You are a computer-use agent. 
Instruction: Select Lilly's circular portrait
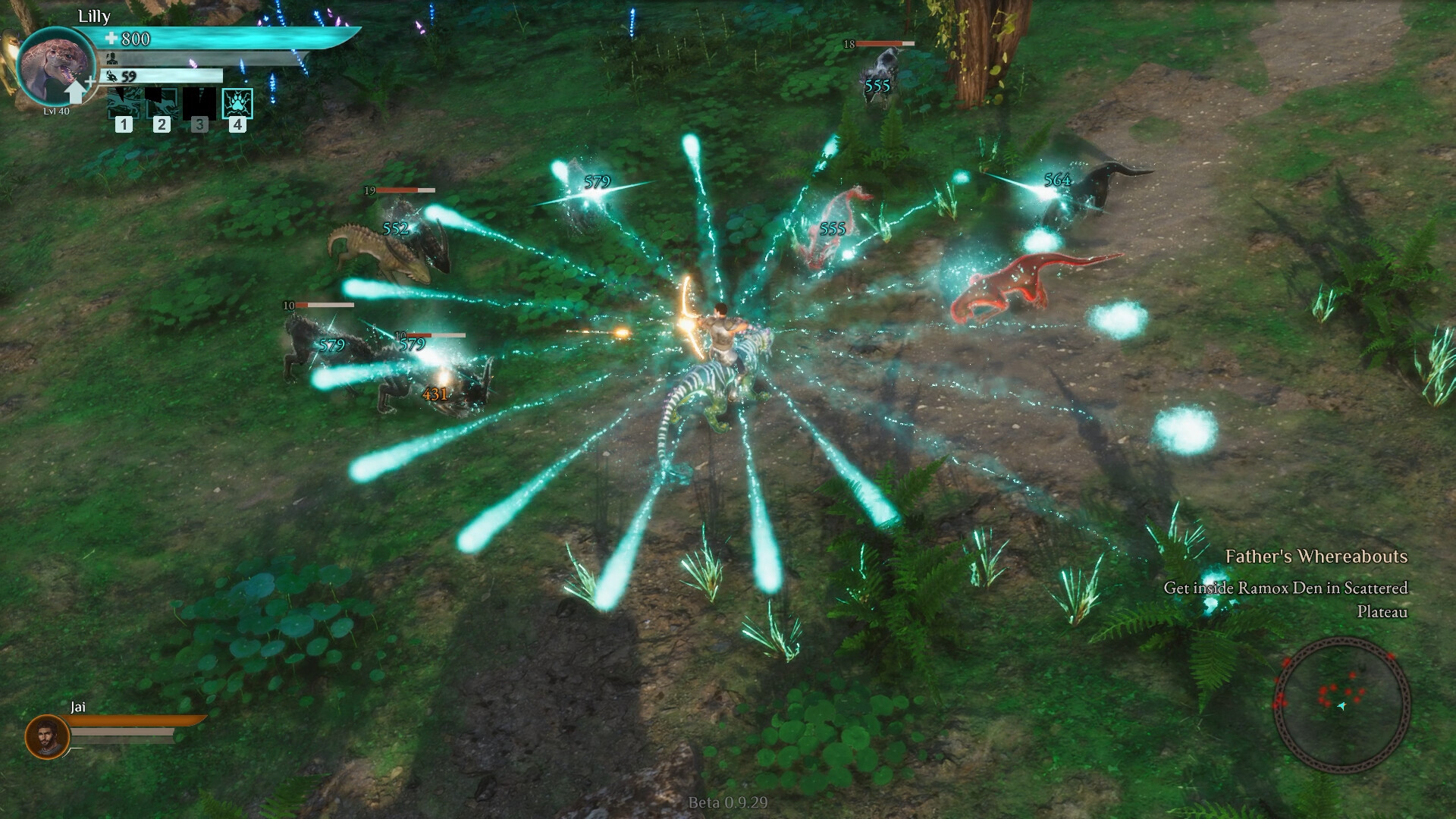pyautogui.click(x=58, y=65)
